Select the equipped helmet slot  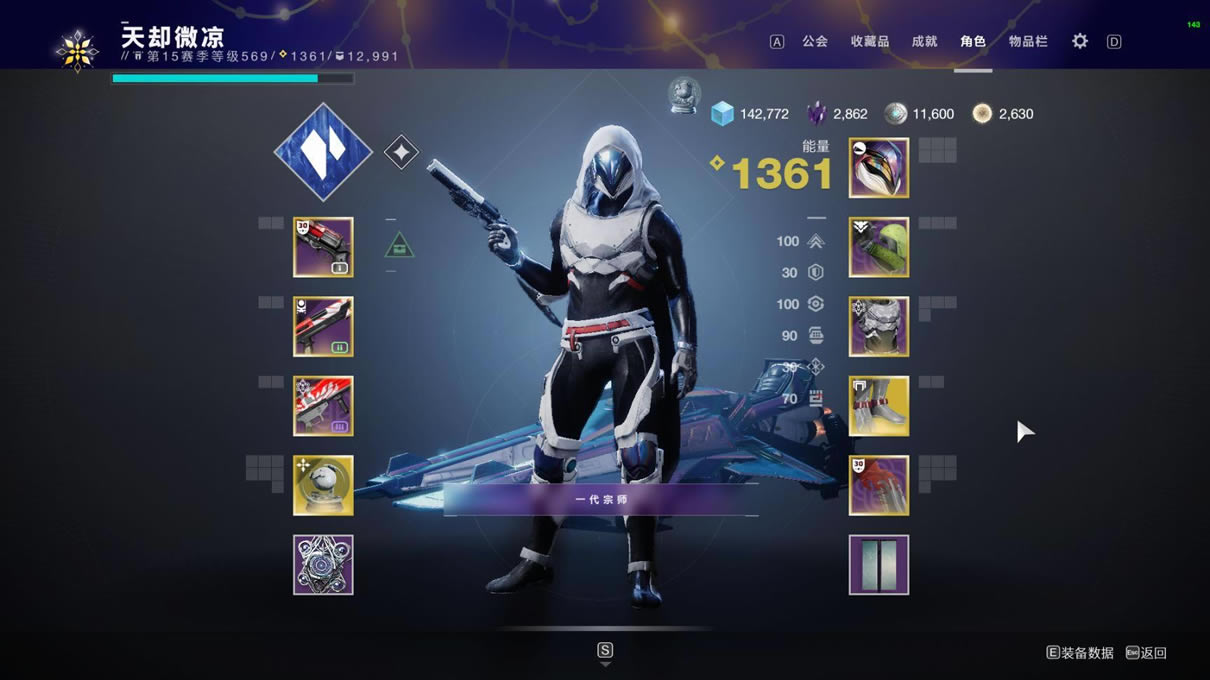[879, 168]
